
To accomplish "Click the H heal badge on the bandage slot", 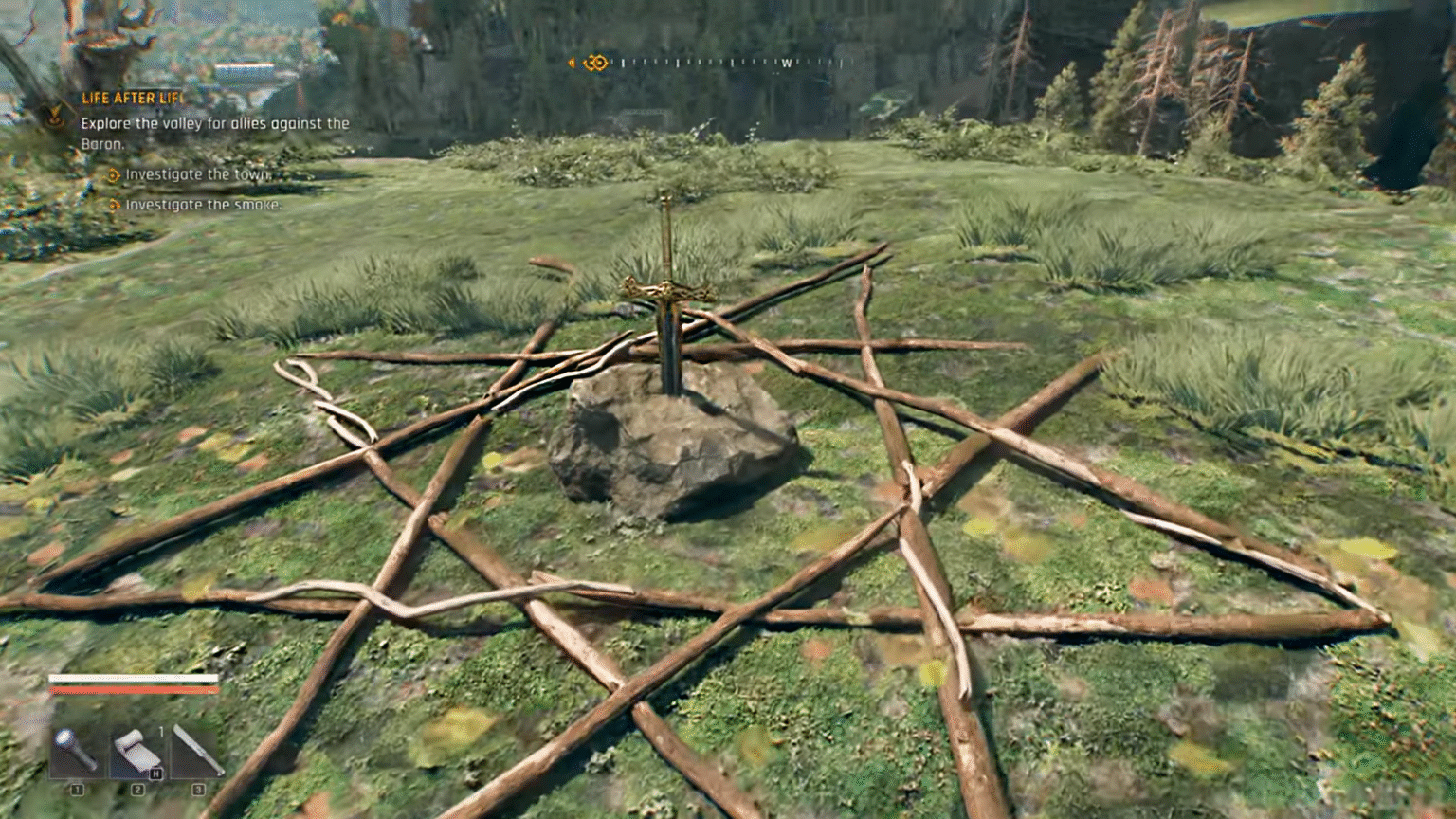I will pos(155,773).
